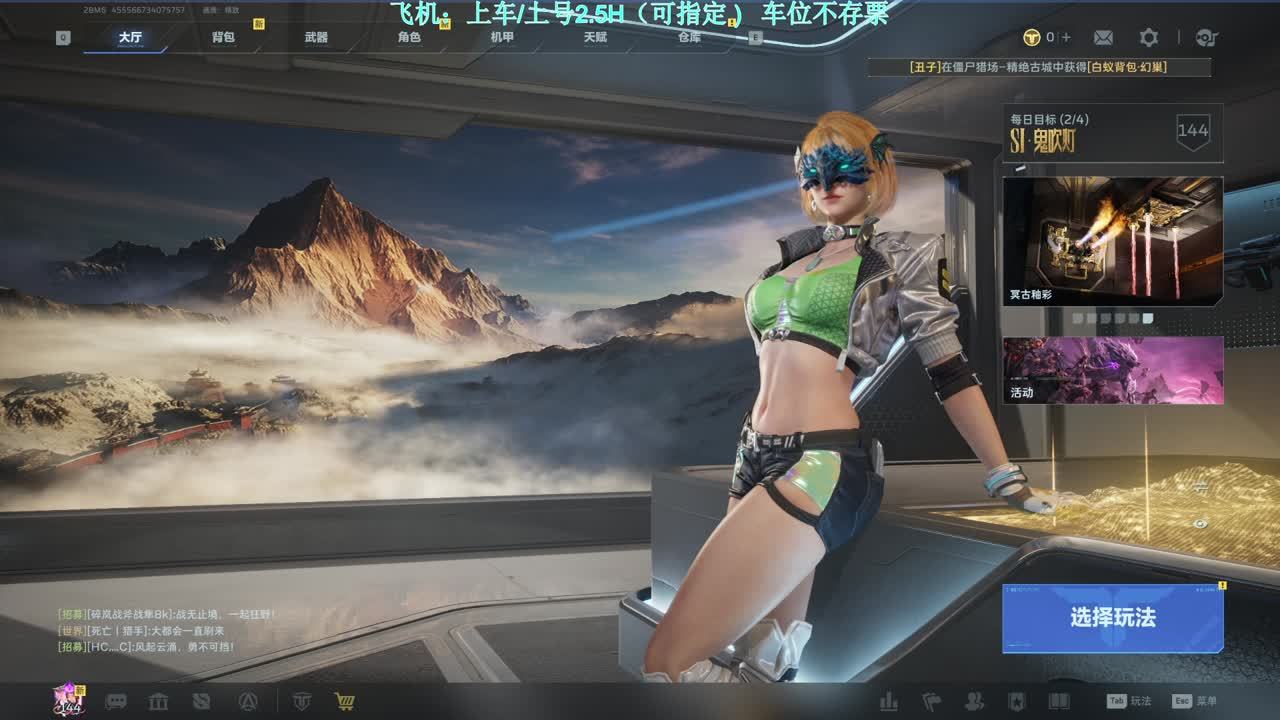Open the 武器 (weapons) tab
Screen dimensions: 1280x720
316,38
